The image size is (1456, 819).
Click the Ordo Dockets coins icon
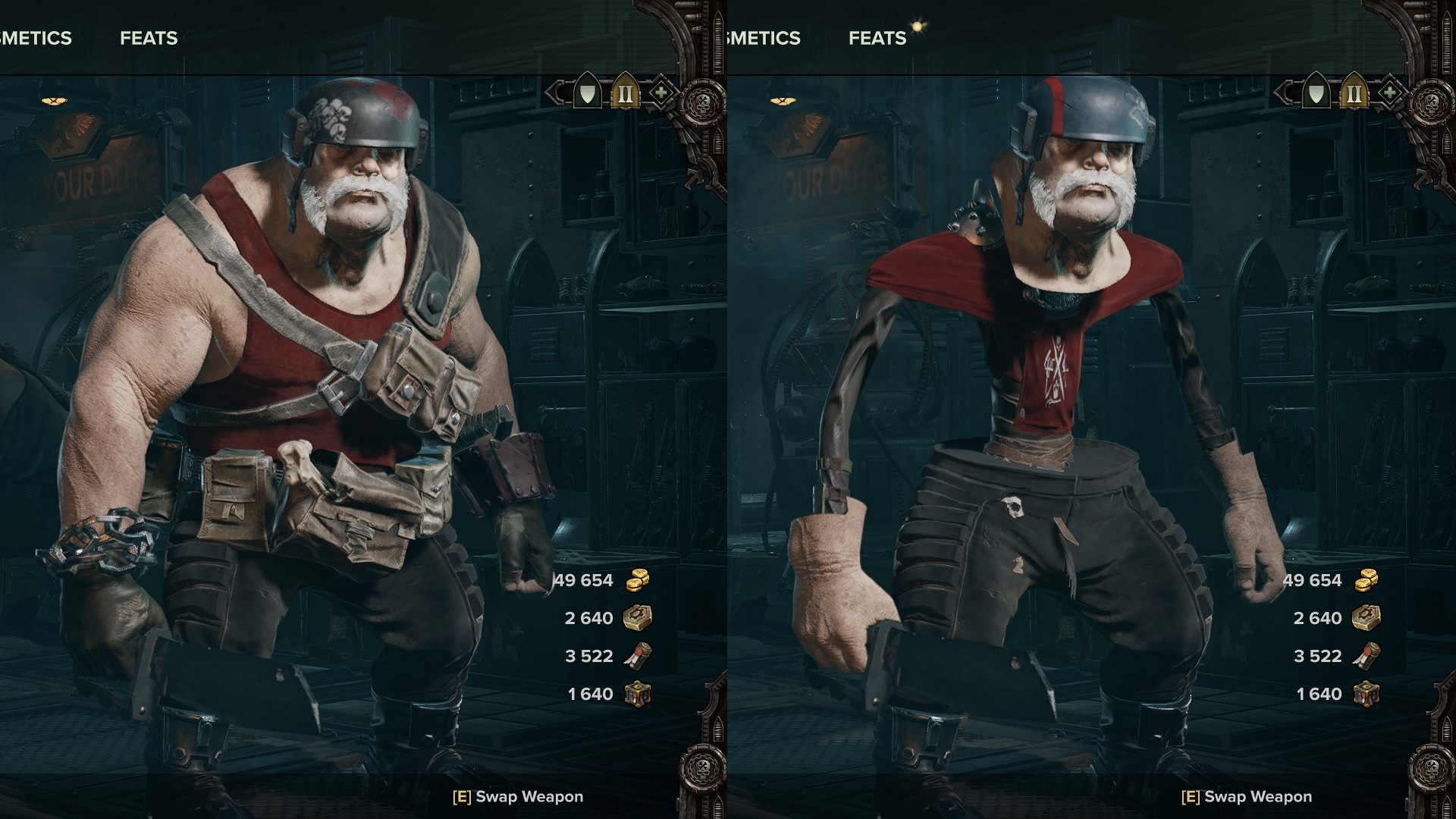click(637, 580)
